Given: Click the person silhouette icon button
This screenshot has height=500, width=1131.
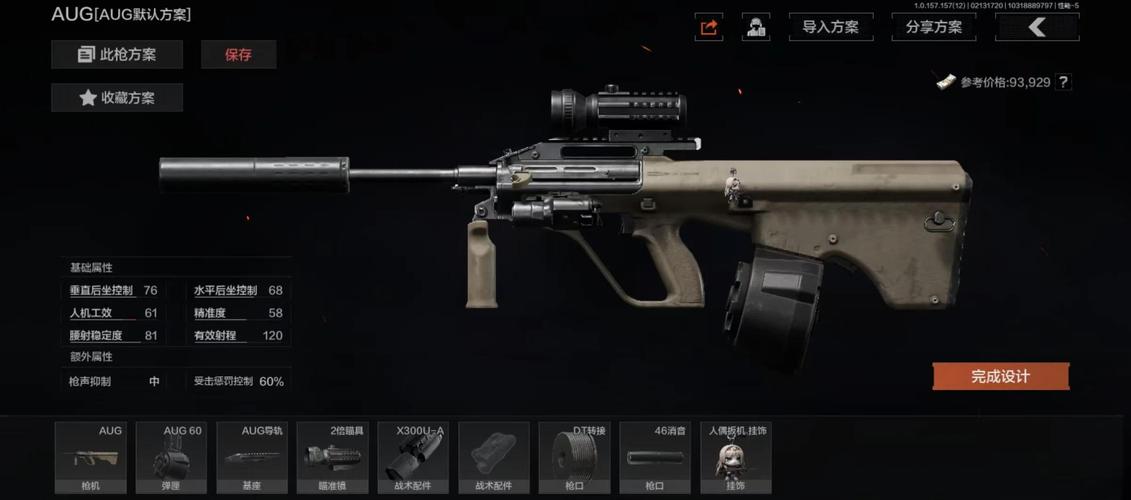Looking at the screenshot, I should (x=756, y=27).
